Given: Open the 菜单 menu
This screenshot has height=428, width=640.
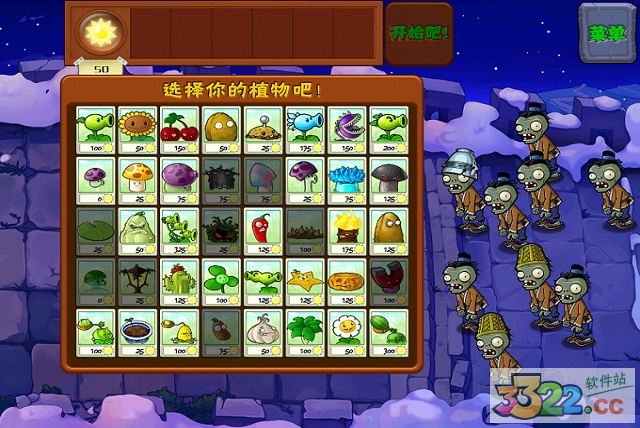Looking at the screenshot, I should tap(606, 32).
